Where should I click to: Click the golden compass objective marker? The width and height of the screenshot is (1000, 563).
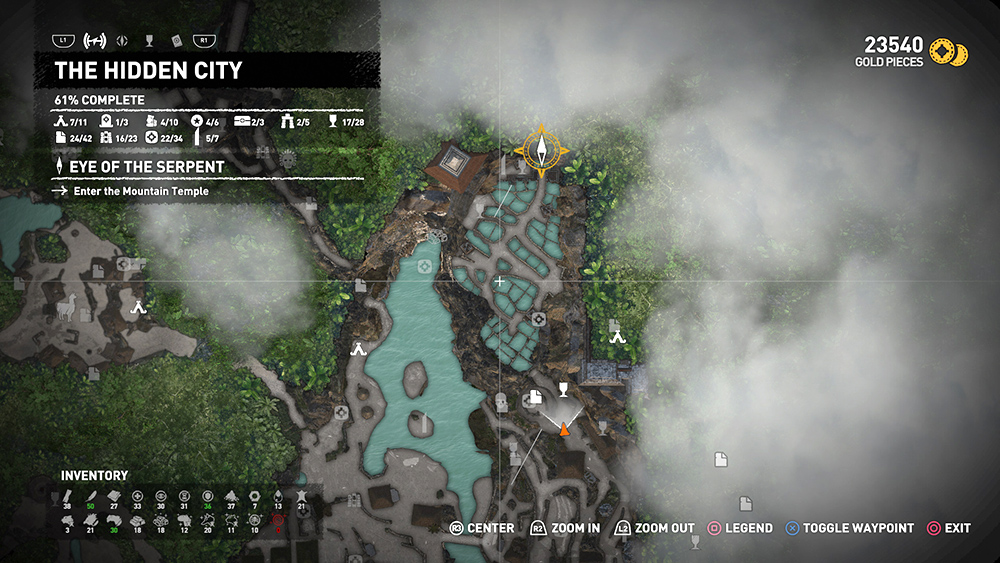pos(542,150)
